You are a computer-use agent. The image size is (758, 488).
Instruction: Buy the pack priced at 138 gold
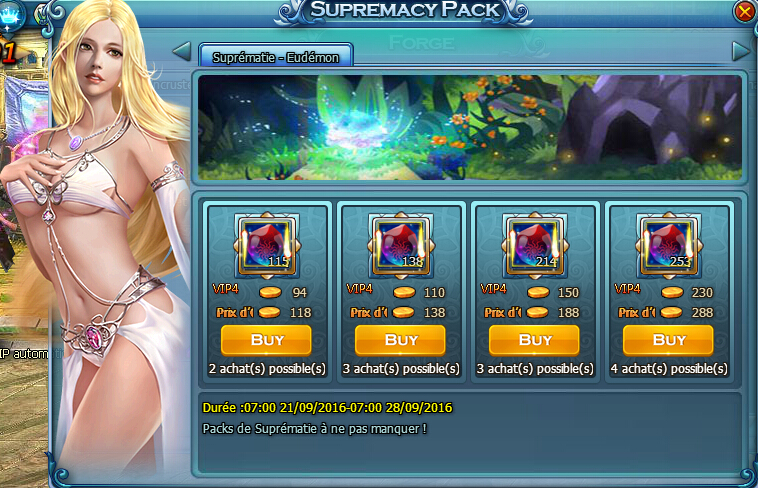(x=400, y=340)
